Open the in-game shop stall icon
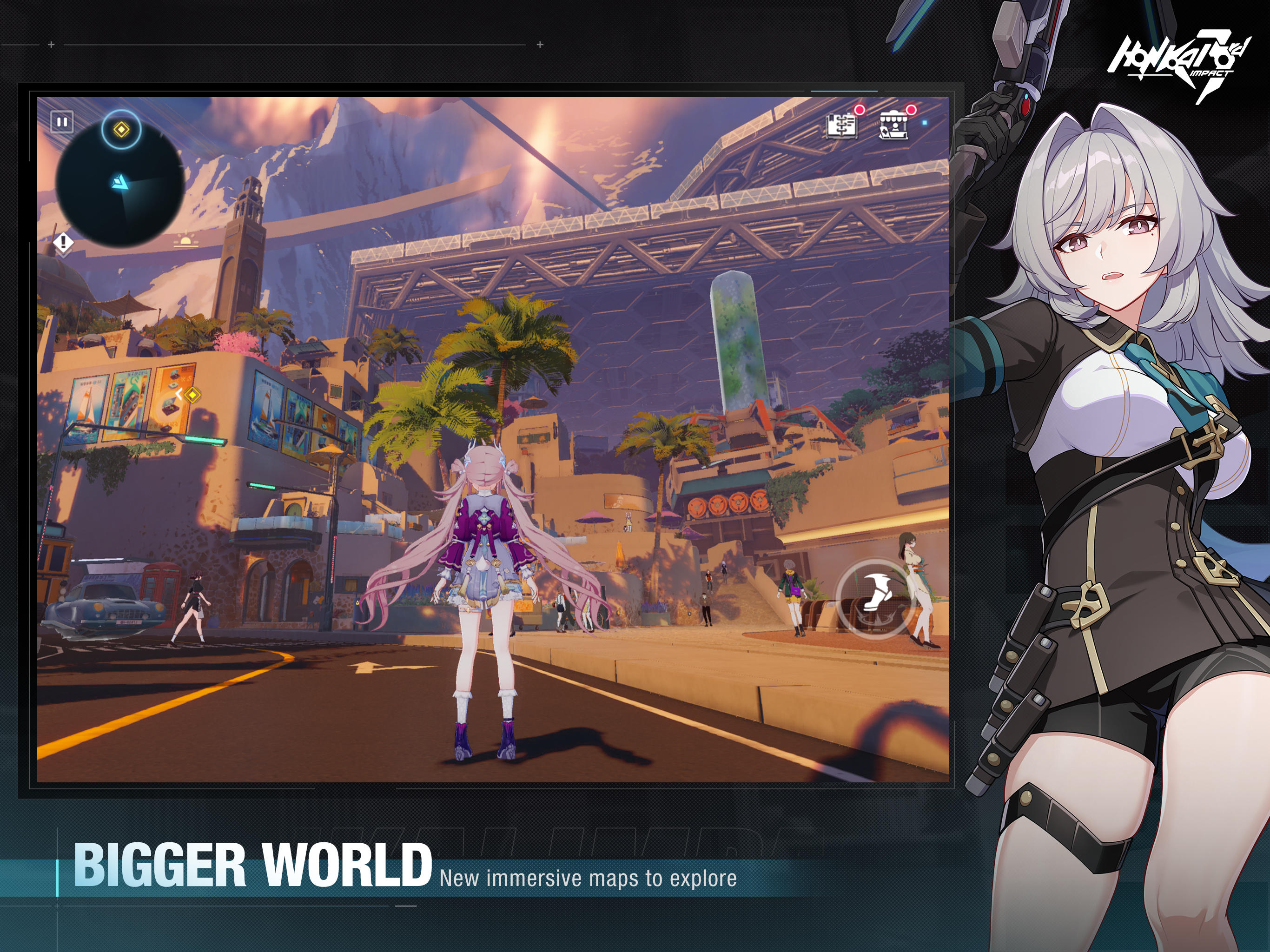Viewport: 1270px width, 952px height. tap(894, 125)
